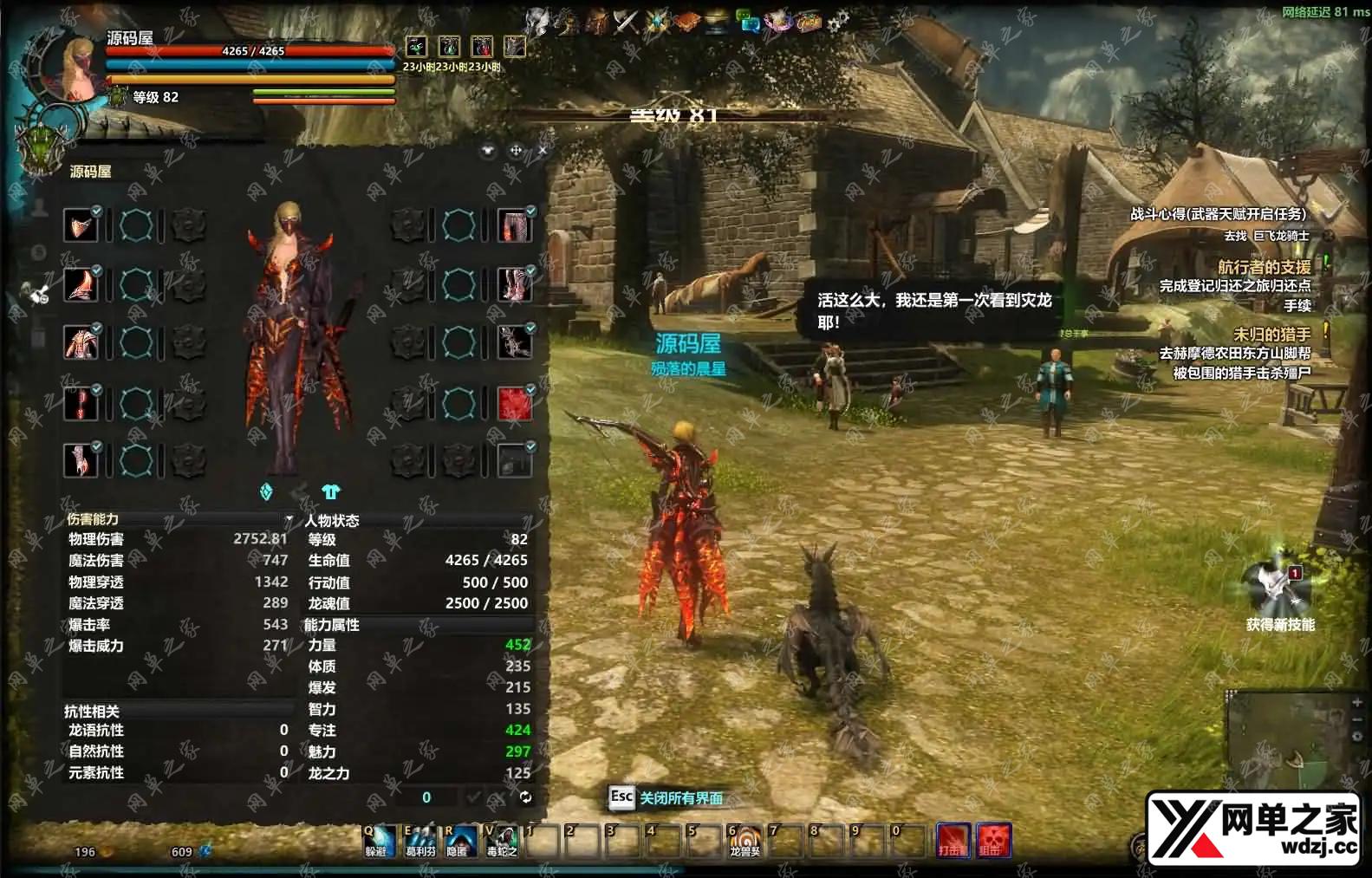This screenshot has height=878, width=1372.
Task: Open the crossed axe and sword menu
Action: click(626, 21)
